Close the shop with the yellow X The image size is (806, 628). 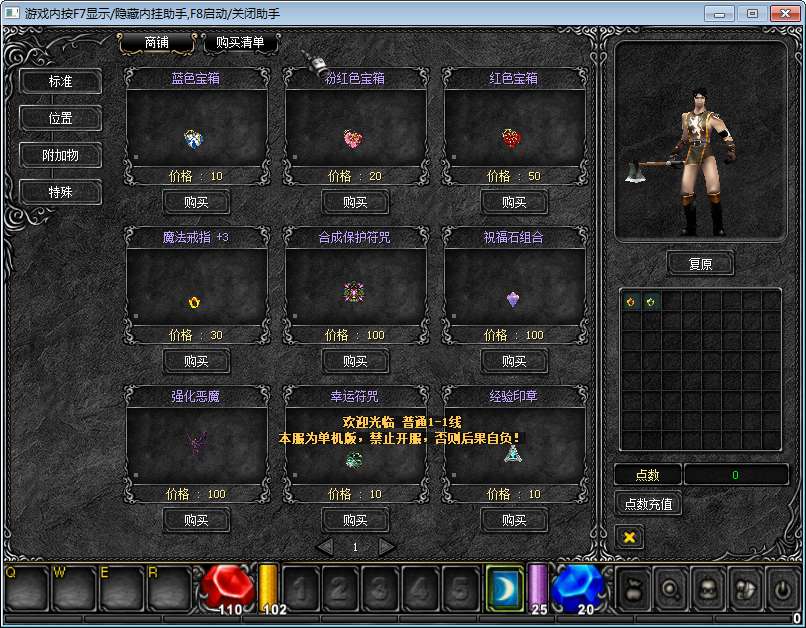(630, 538)
